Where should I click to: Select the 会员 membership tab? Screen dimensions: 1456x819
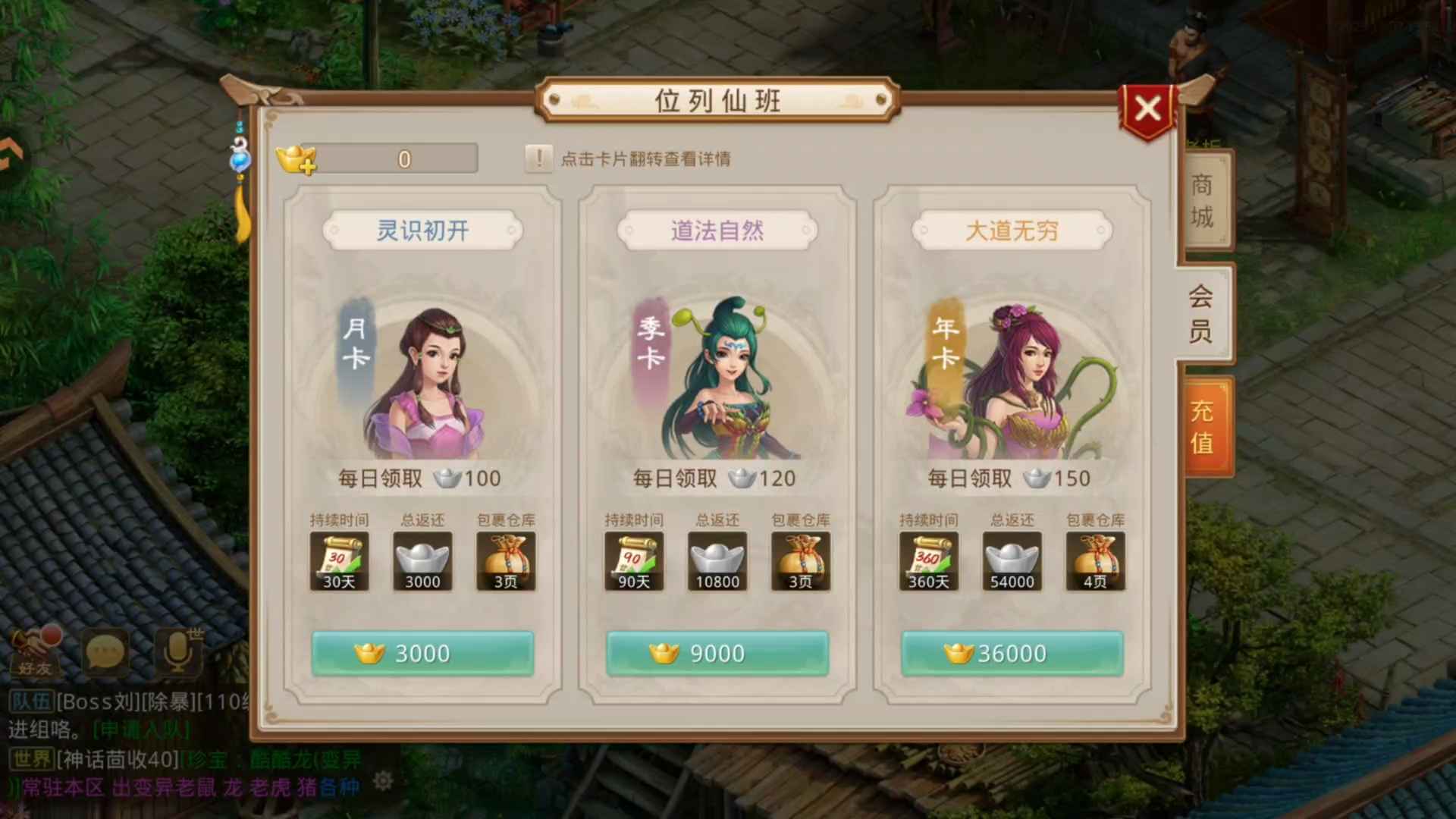click(x=1200, y=313)
